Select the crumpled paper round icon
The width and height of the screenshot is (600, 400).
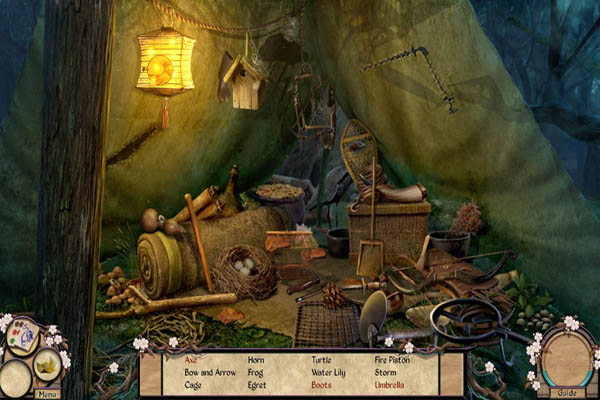pos(47,366)
